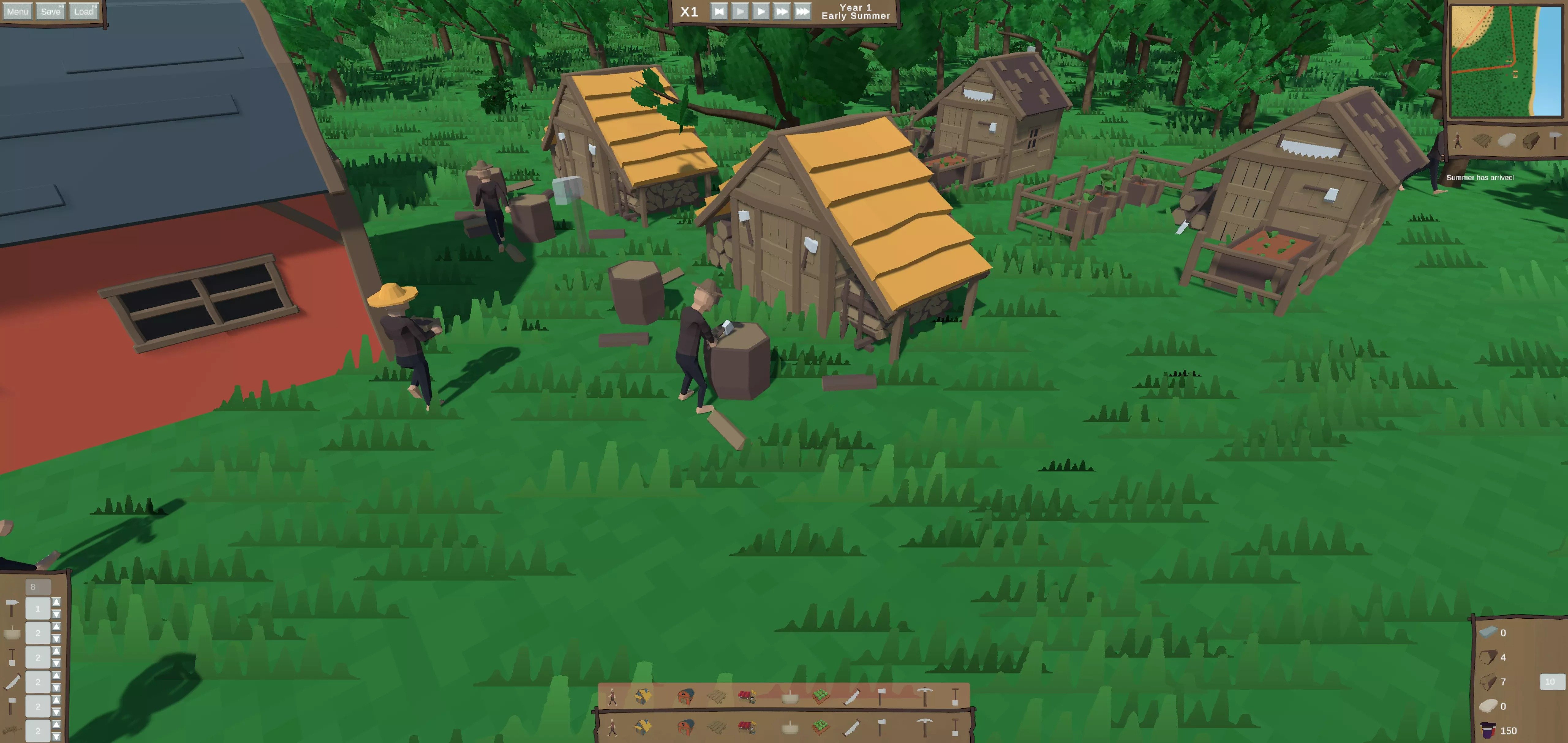
Task: Decrease the shovel job worker count
Action: [x=56, y=663]
